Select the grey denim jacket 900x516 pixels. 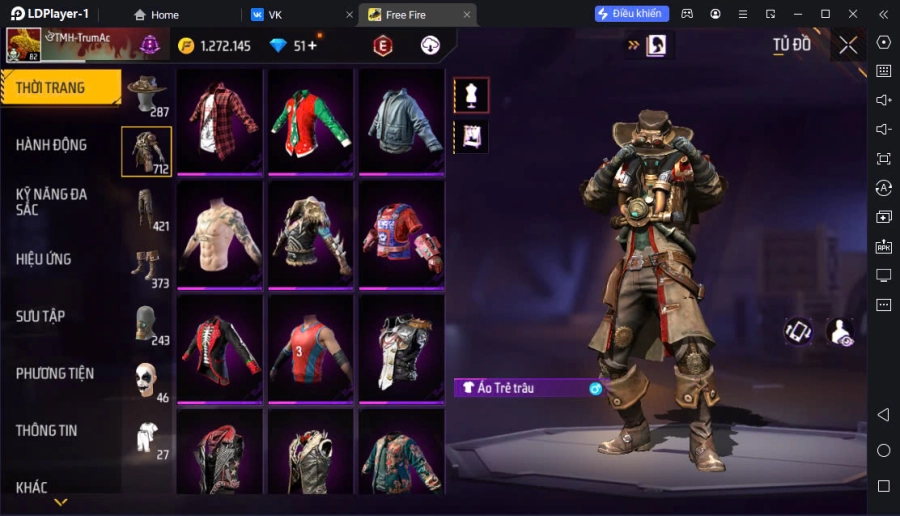[401, 121]
